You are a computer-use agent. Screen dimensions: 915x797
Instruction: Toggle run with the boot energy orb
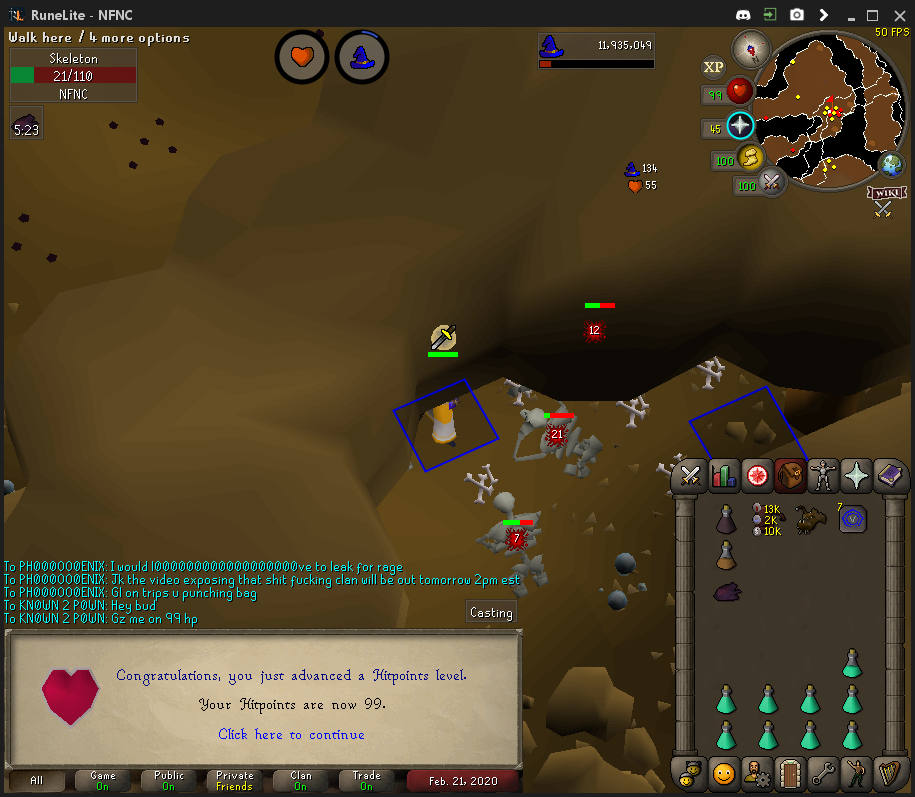coord(750,158)
